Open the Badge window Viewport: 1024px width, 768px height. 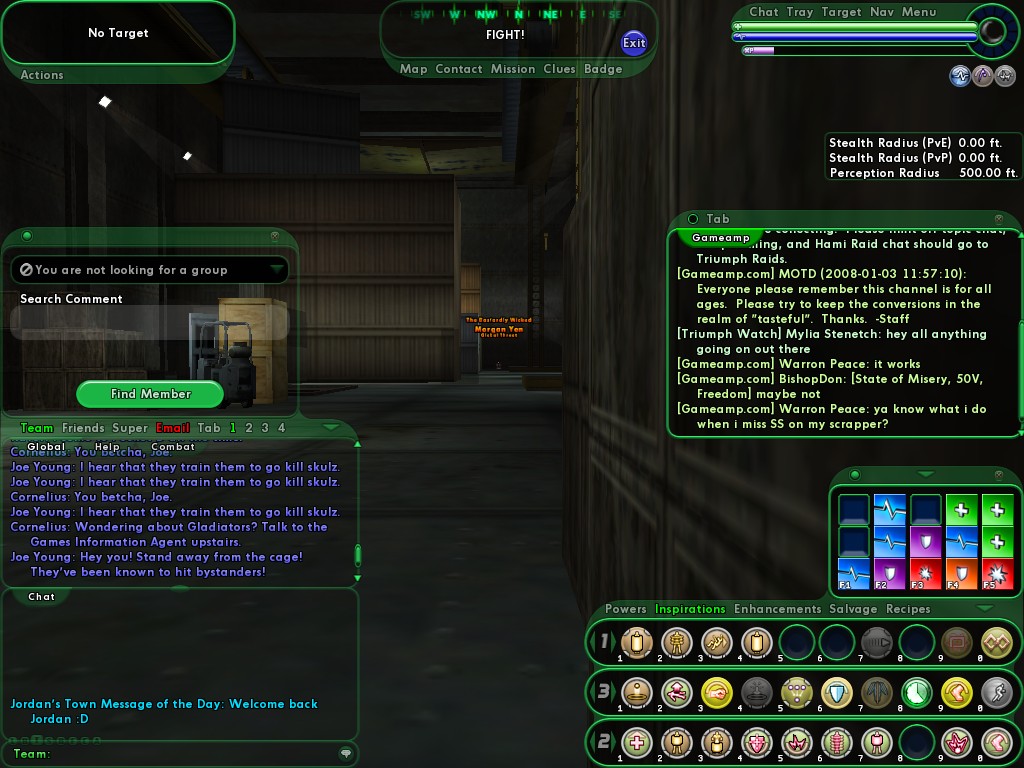[x=603, y=69]
